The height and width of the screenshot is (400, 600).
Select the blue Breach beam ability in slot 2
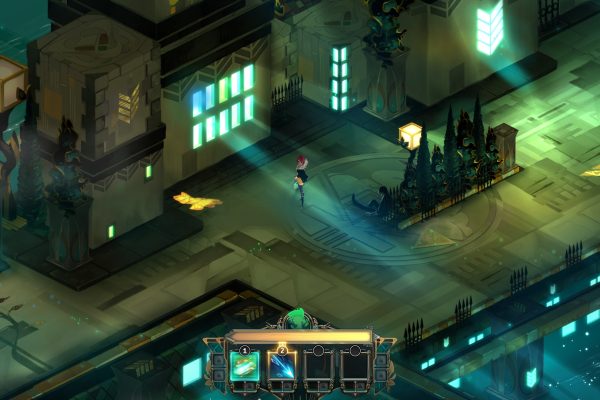coord(282,367)
